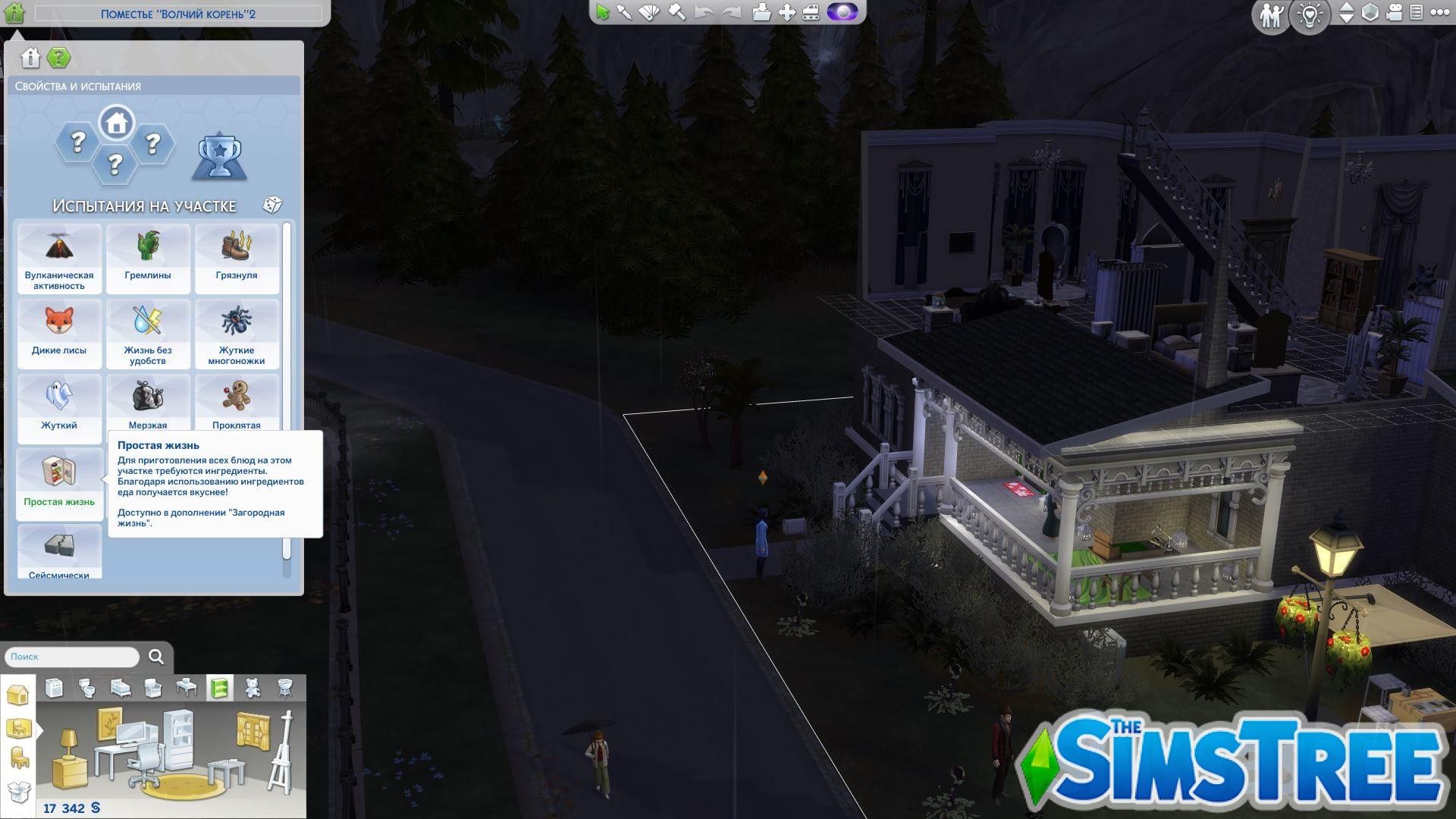Open Build Mode via the lightbulb icon

point(1310,15)
